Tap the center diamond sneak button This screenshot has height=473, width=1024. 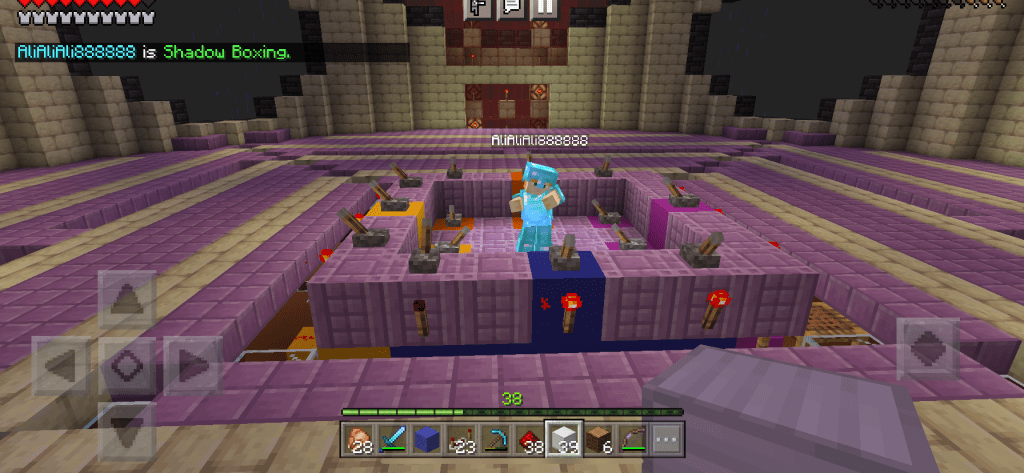pos(126,364)
